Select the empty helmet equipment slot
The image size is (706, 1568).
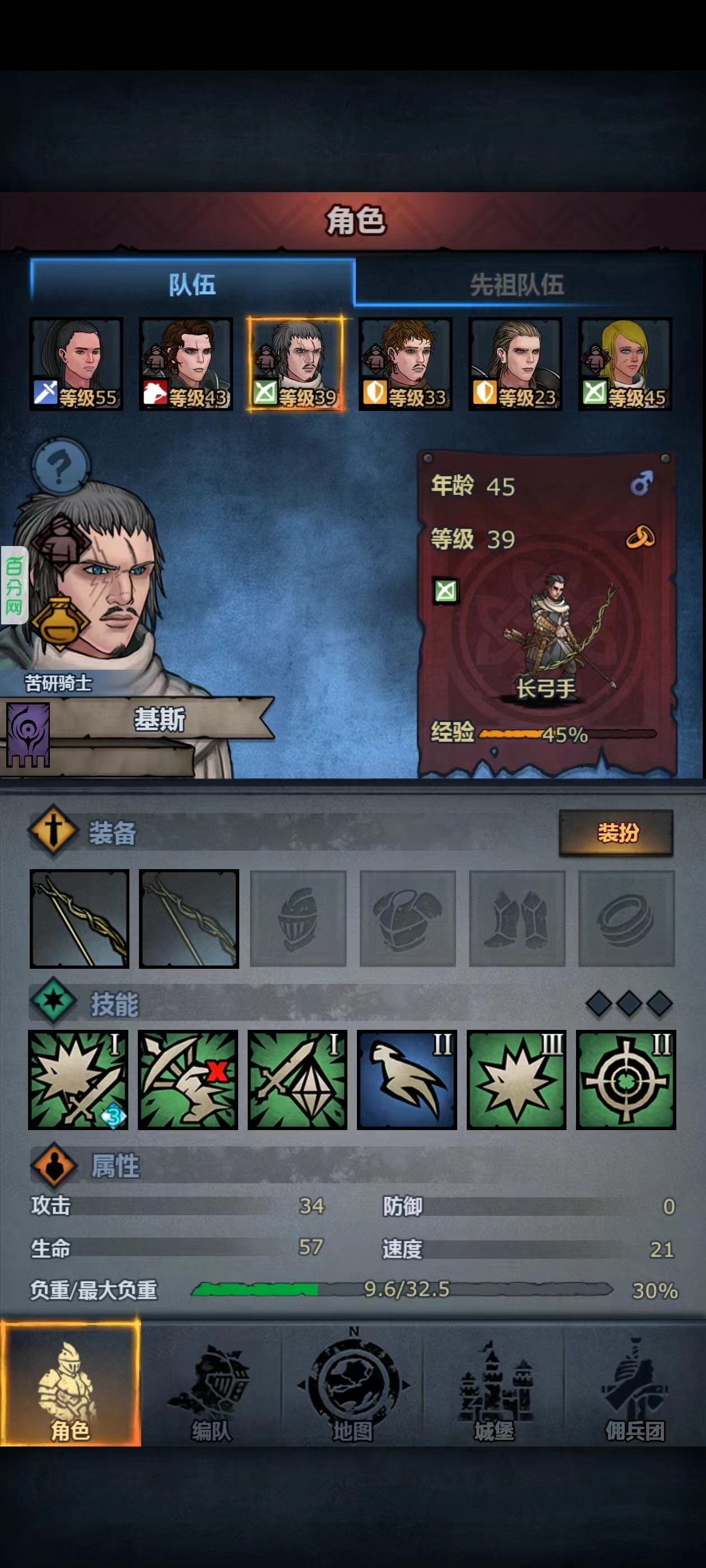click(298, 918)
